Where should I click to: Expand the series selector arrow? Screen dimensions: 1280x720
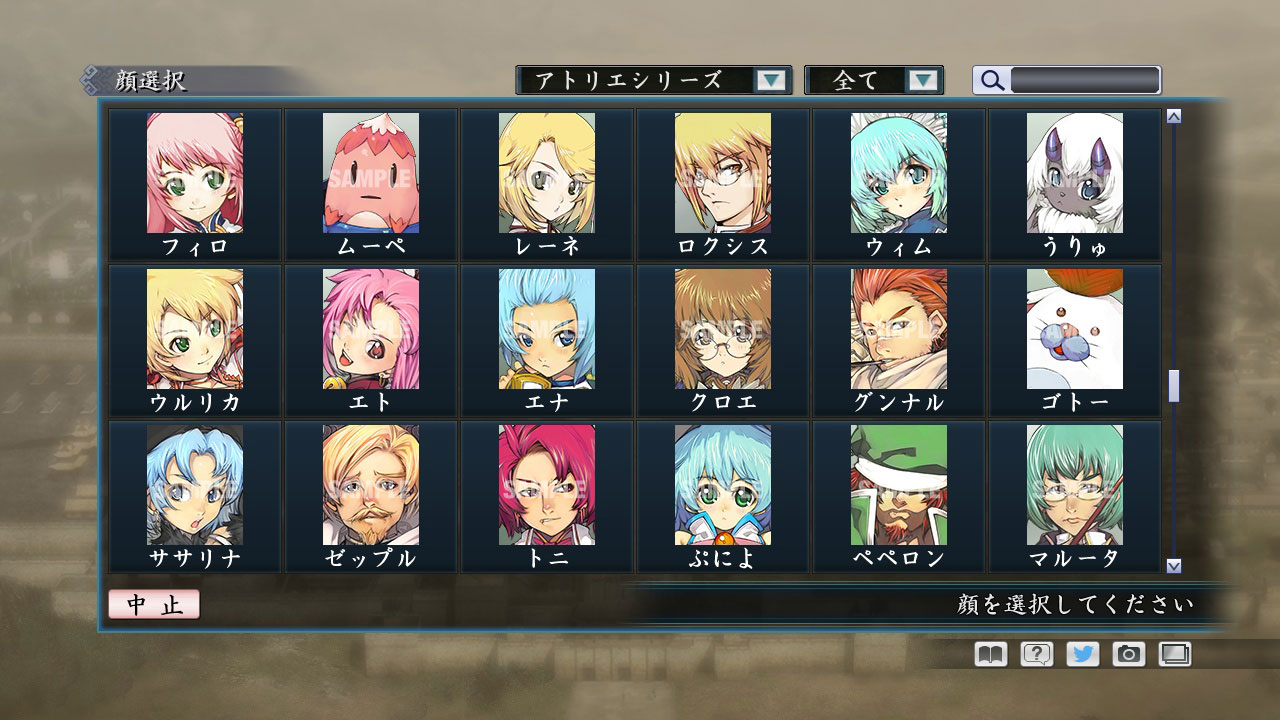(770, 80)
